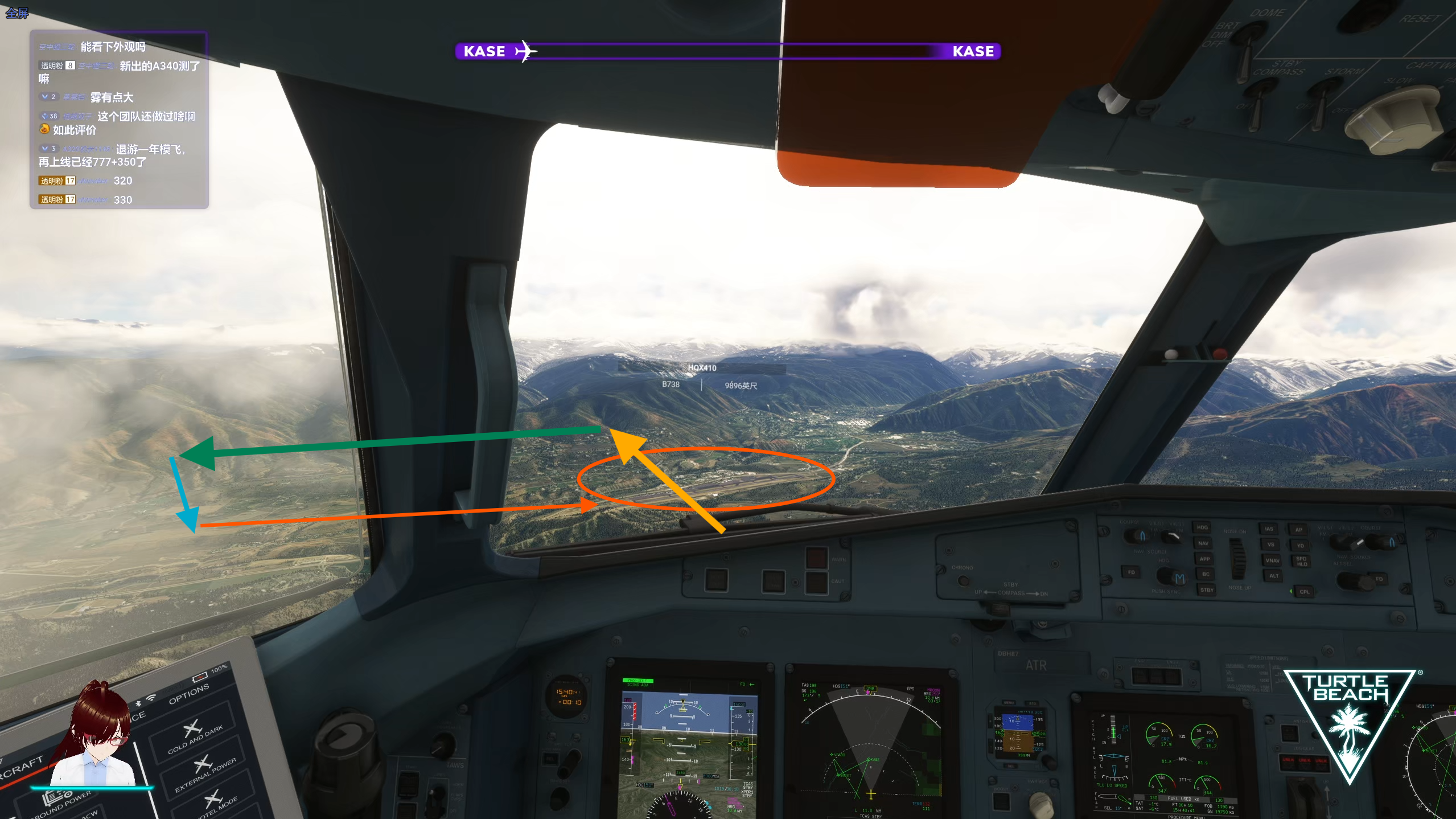Click the fullscreen label 全屏
Image resolution: width=1456 pixels, height=819 pixels.
coord(17,13)
